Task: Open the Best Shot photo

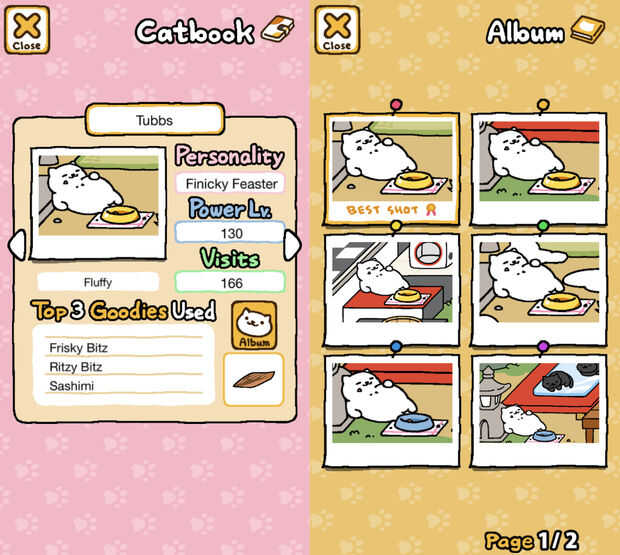Action: [392, 167]
